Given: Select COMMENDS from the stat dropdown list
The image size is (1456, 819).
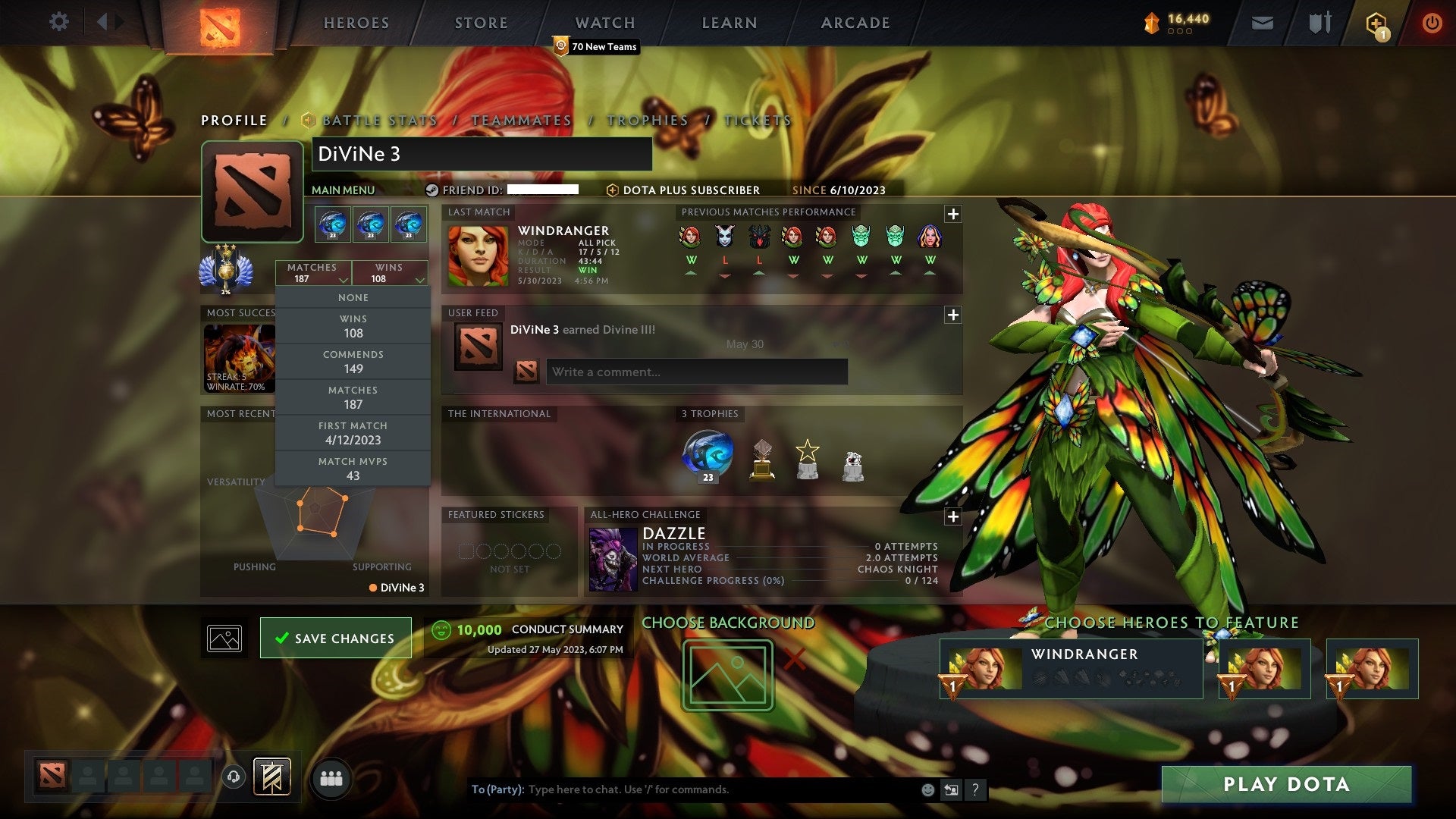Looking at the screenshot, I should [353, 362].
